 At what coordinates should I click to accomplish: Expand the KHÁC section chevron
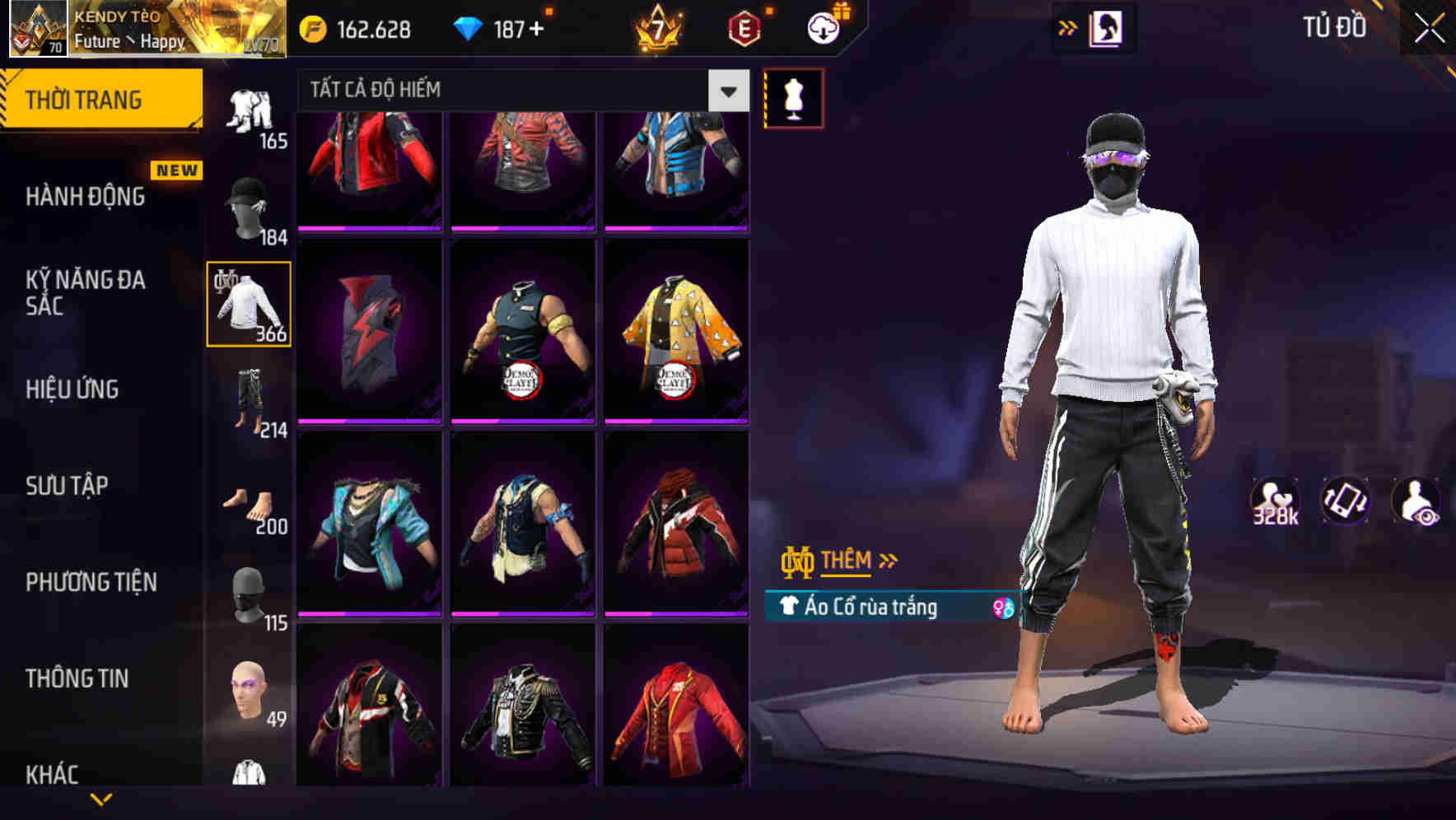[99, 797]
